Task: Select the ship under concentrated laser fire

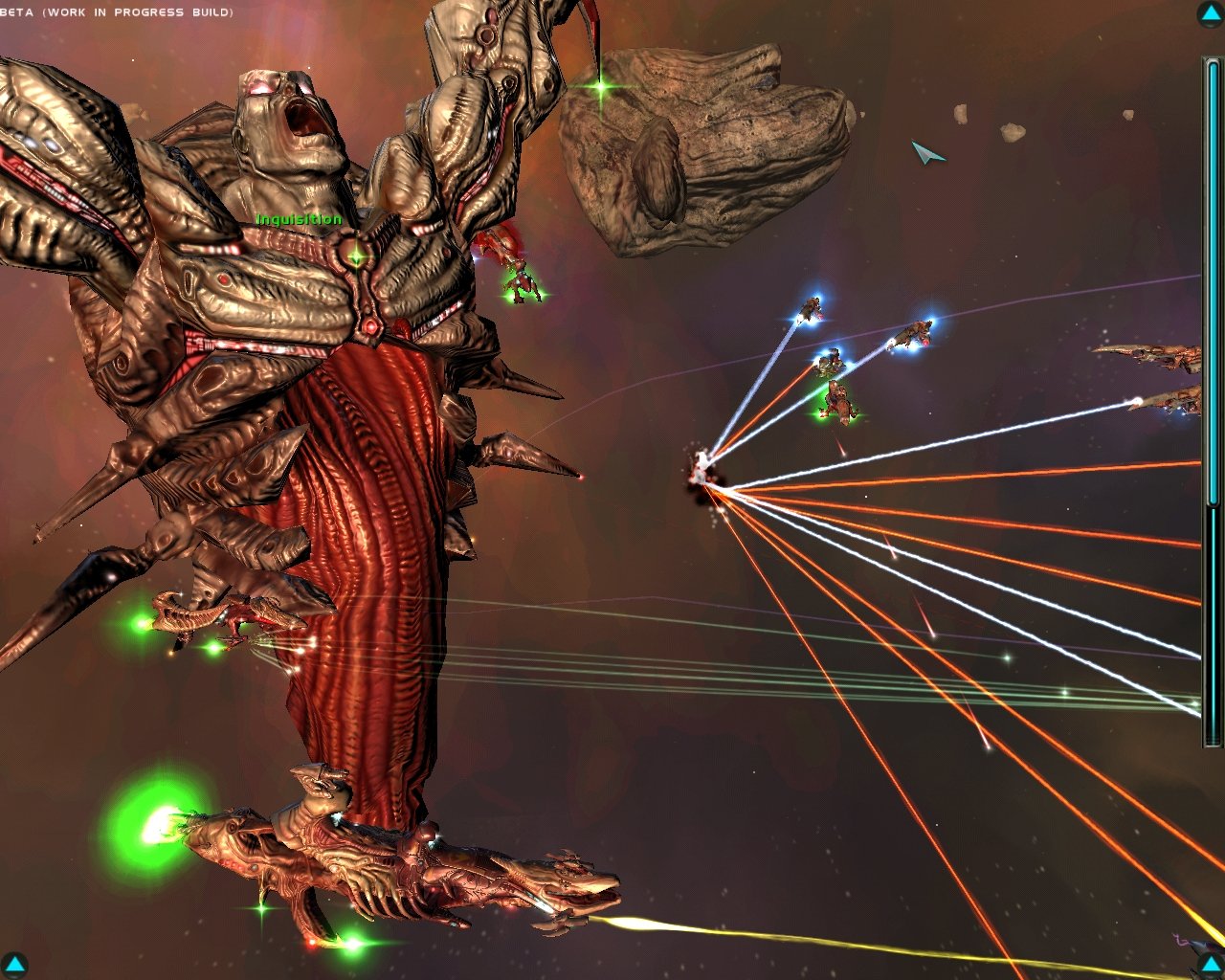Action: point(703,469)
